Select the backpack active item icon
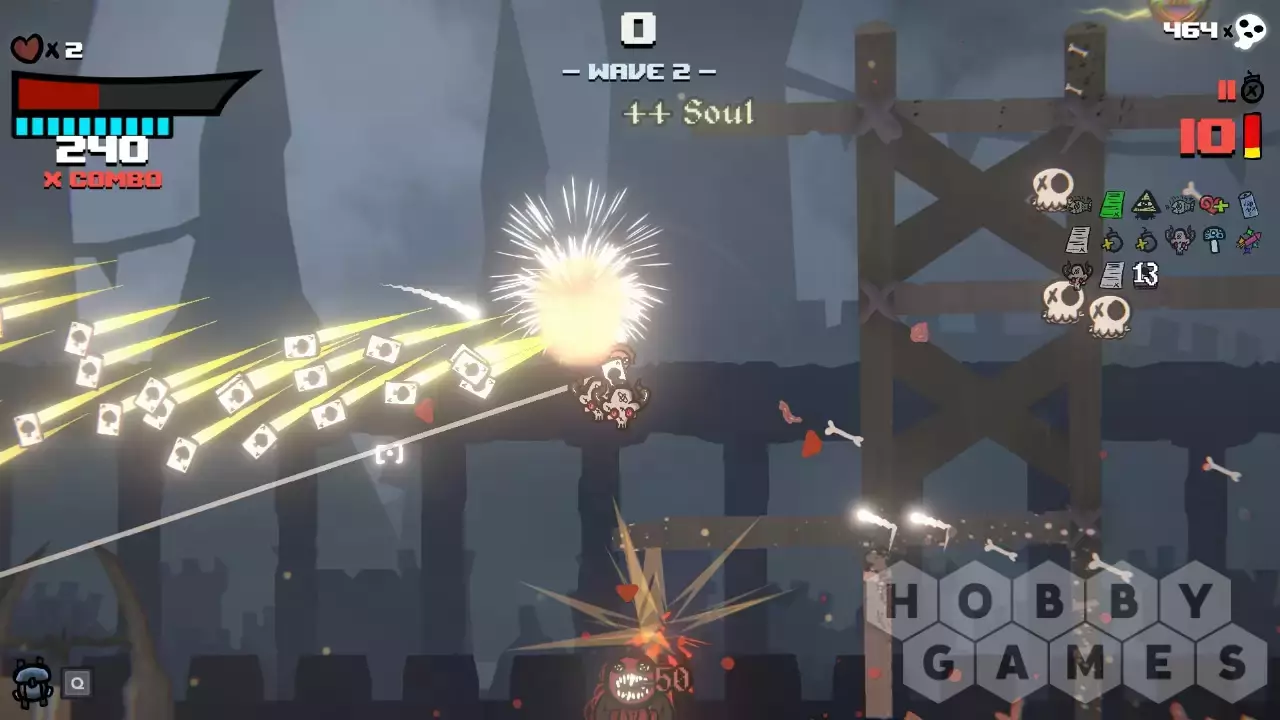Viewport: 1280px width, 720px height. [x=33, y=682]
